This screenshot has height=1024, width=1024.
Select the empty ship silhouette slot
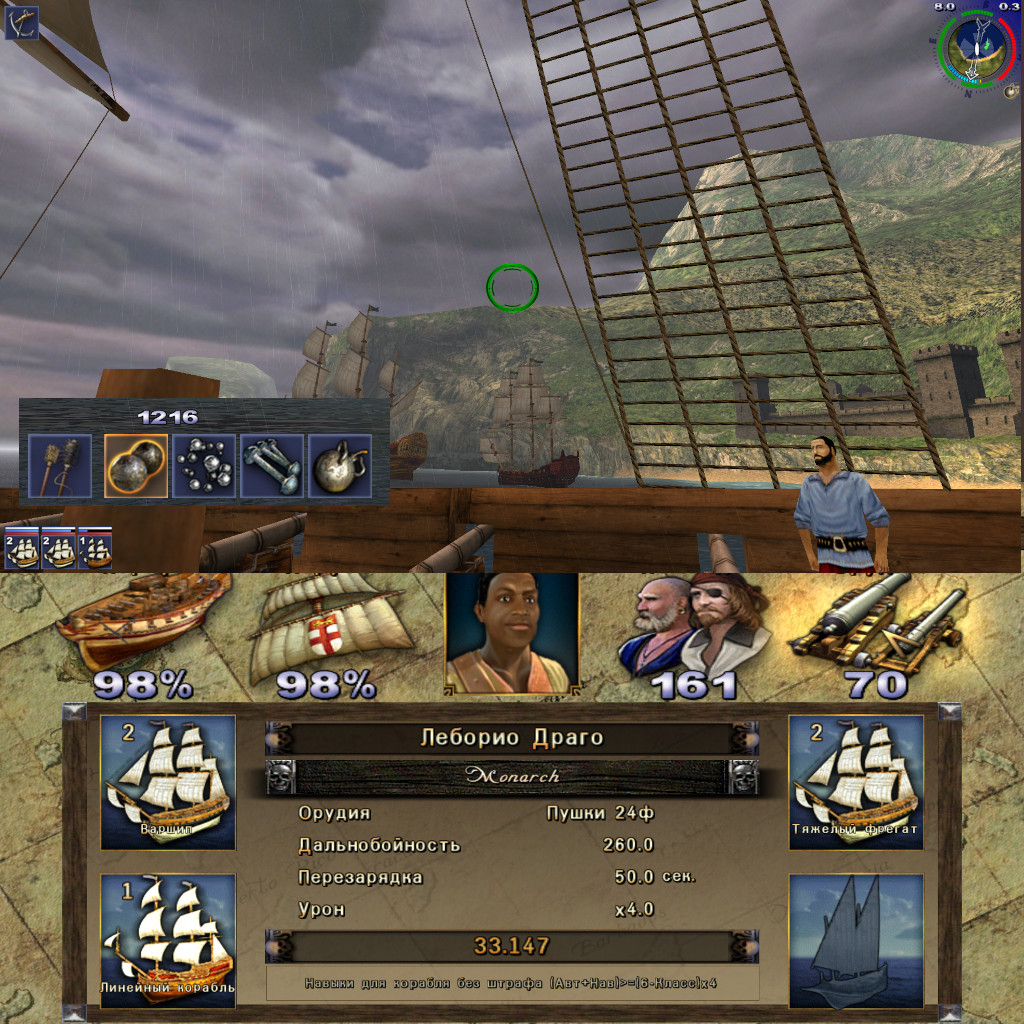pyautogui.click(x=856, y=940)
